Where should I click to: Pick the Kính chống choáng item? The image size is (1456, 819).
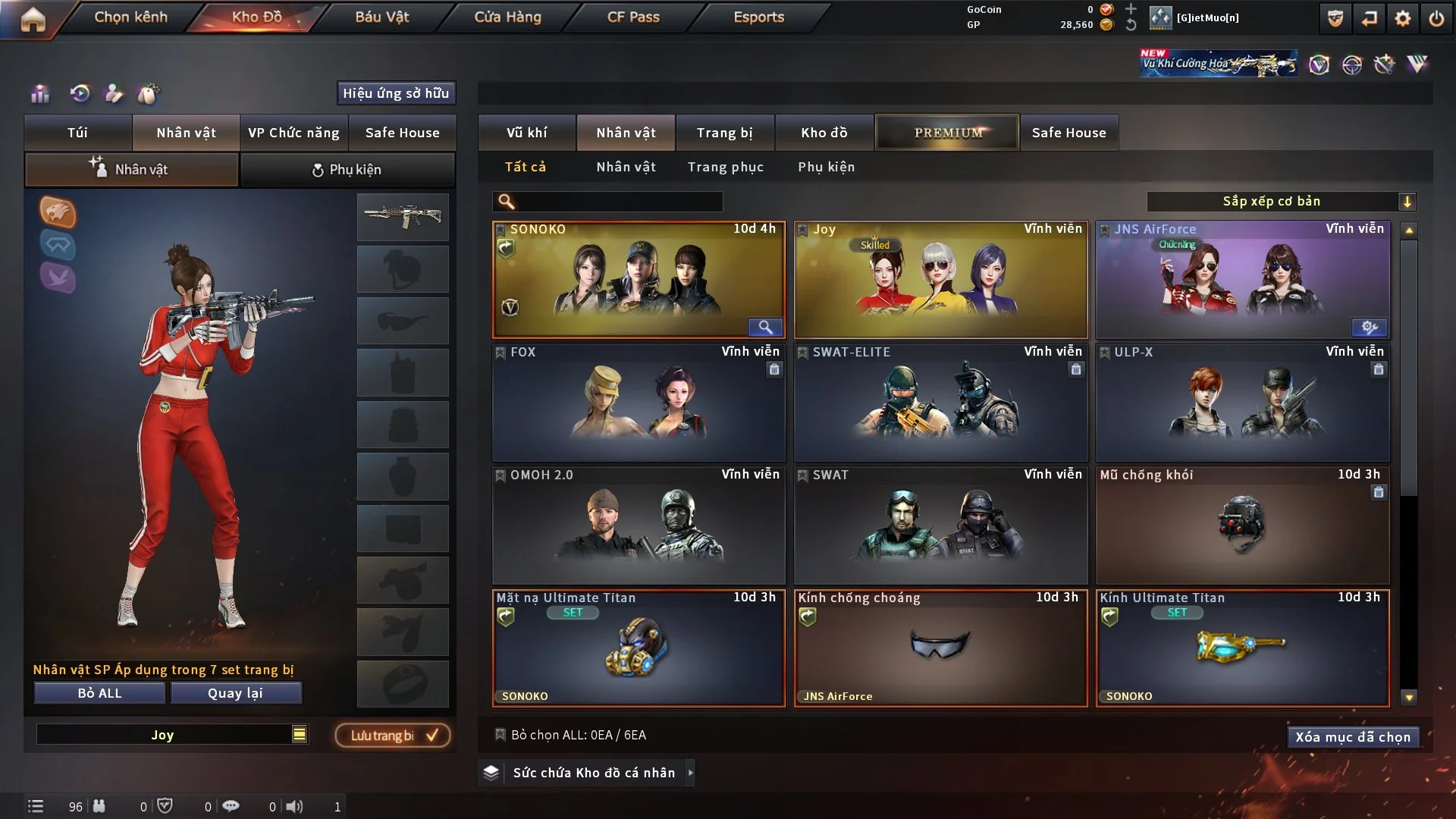click(x=940, y=648)
